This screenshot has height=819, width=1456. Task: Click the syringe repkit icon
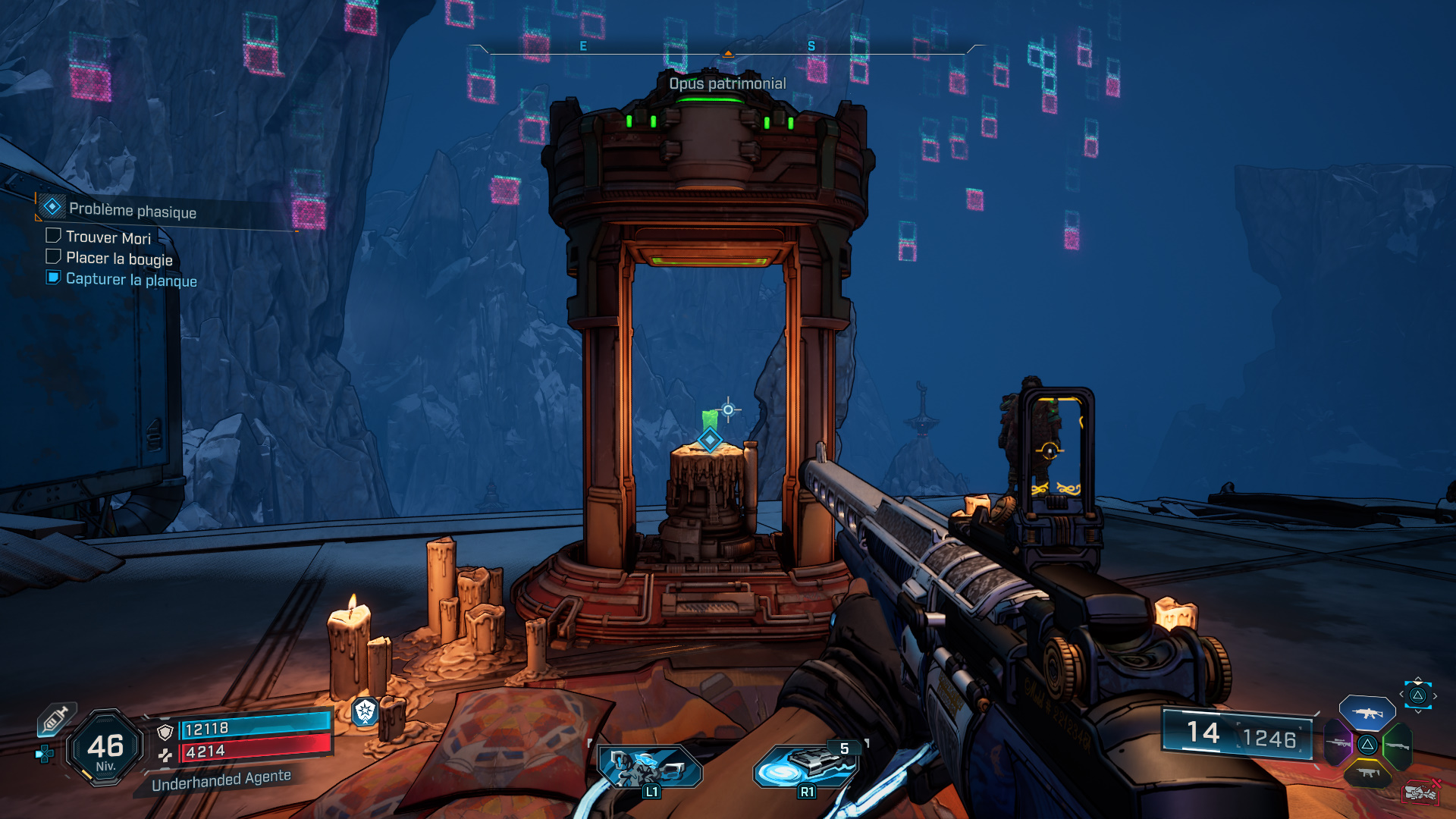(55, 719)
